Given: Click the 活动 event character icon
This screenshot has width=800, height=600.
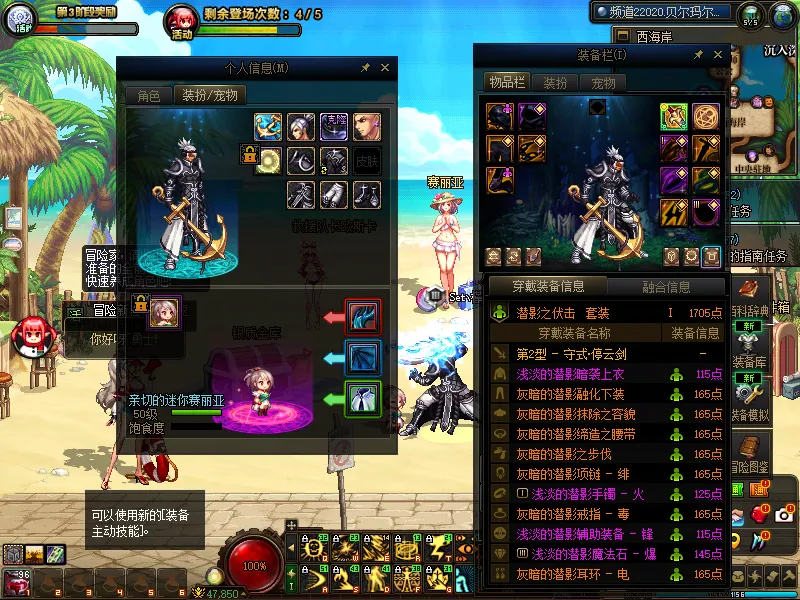Looking at the screenshot, I should click(x=181, y=20).
